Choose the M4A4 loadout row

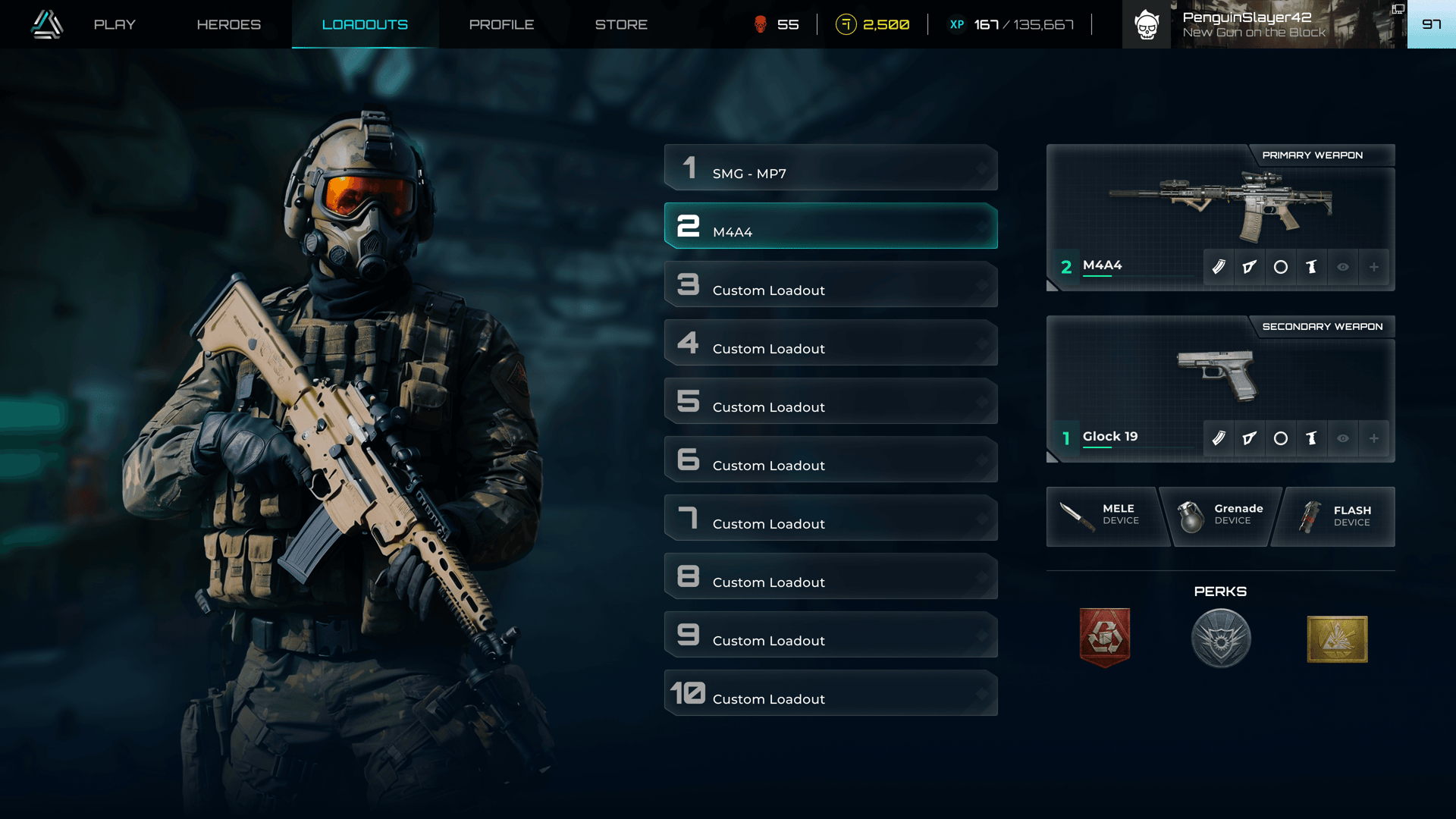[x=830, y=226]
